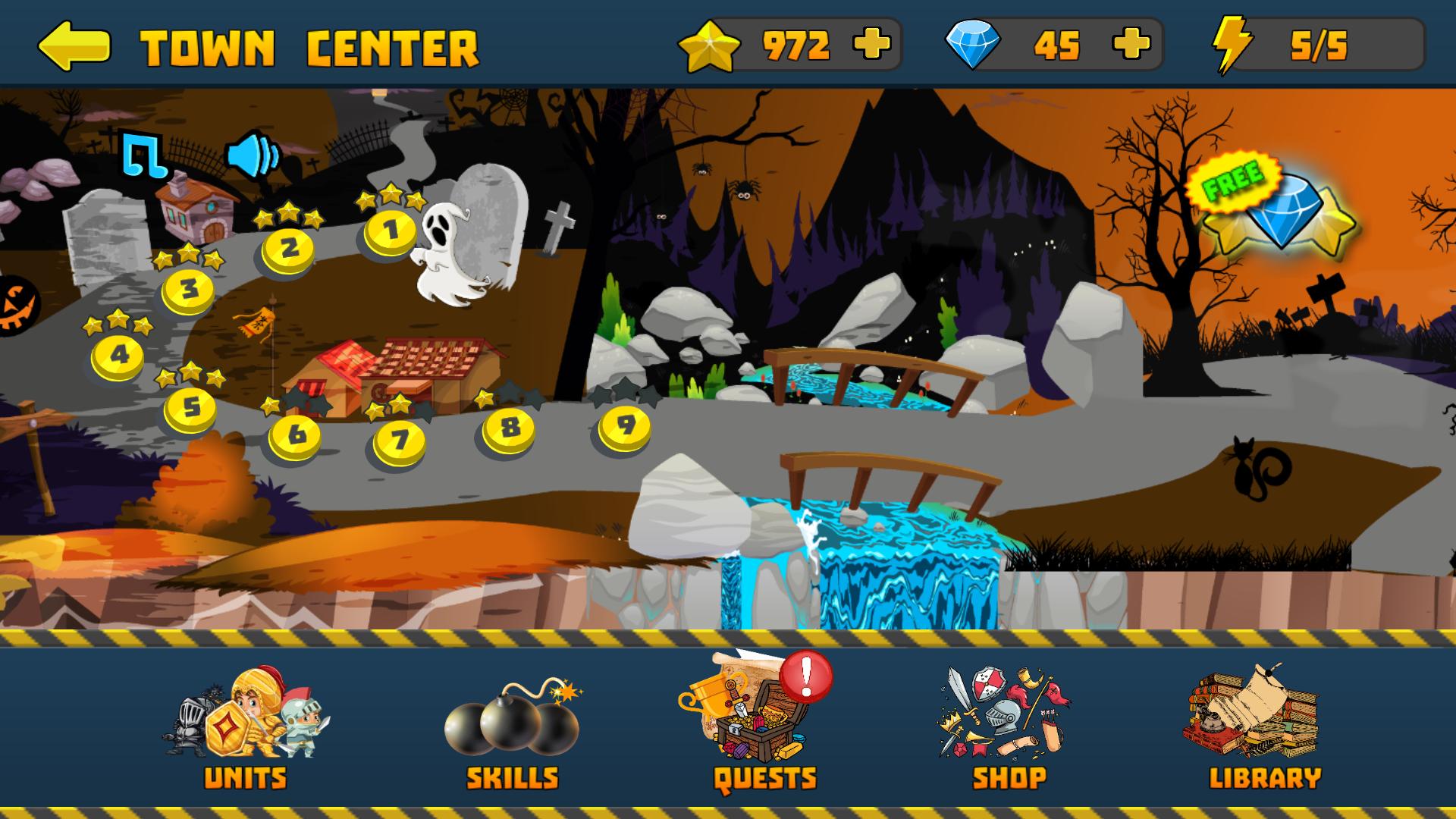Start level 6
Screen dimensions: 1456x819
click(x=294, y=435)
